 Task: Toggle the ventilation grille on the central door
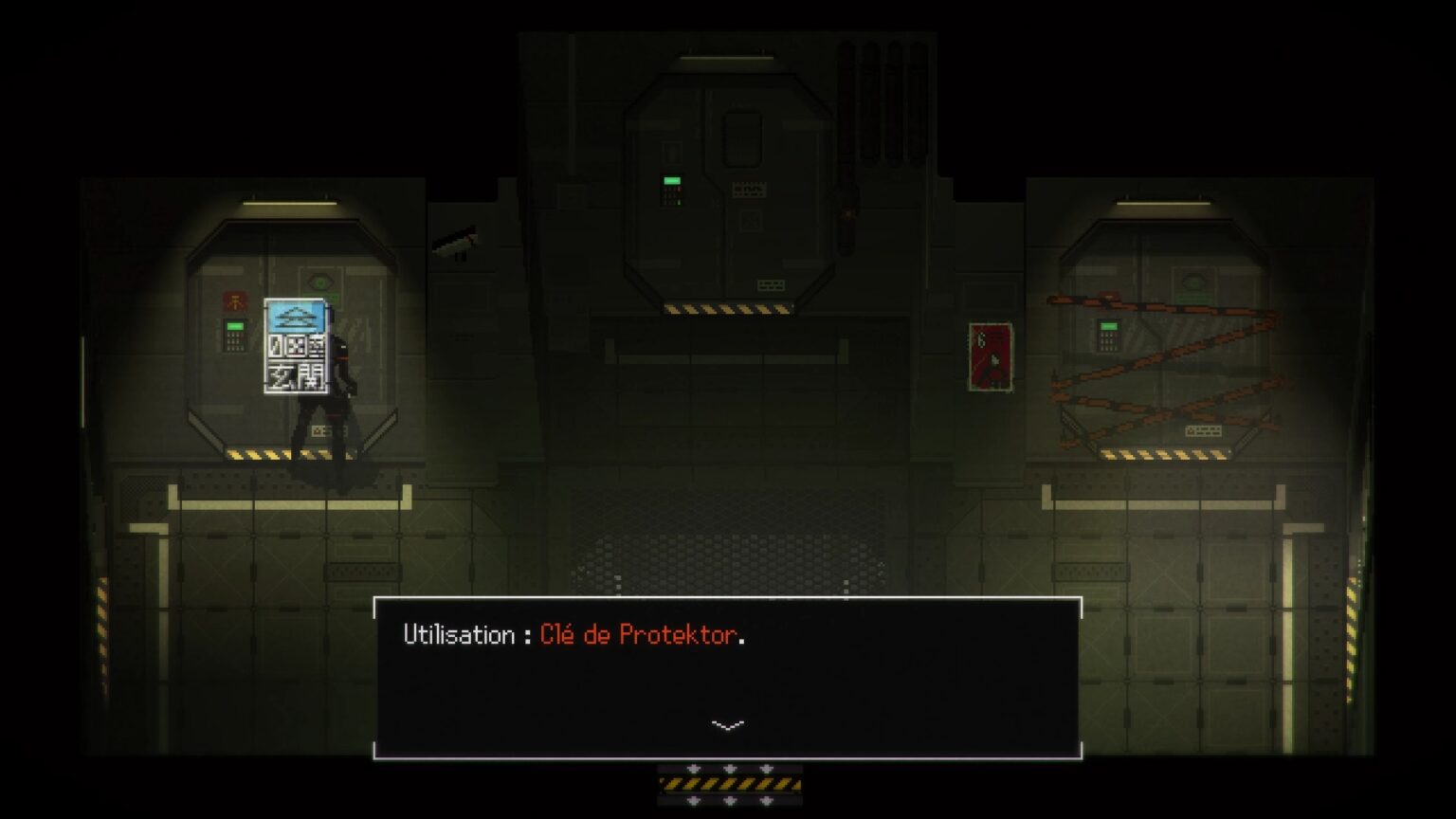tap(749, 188)
